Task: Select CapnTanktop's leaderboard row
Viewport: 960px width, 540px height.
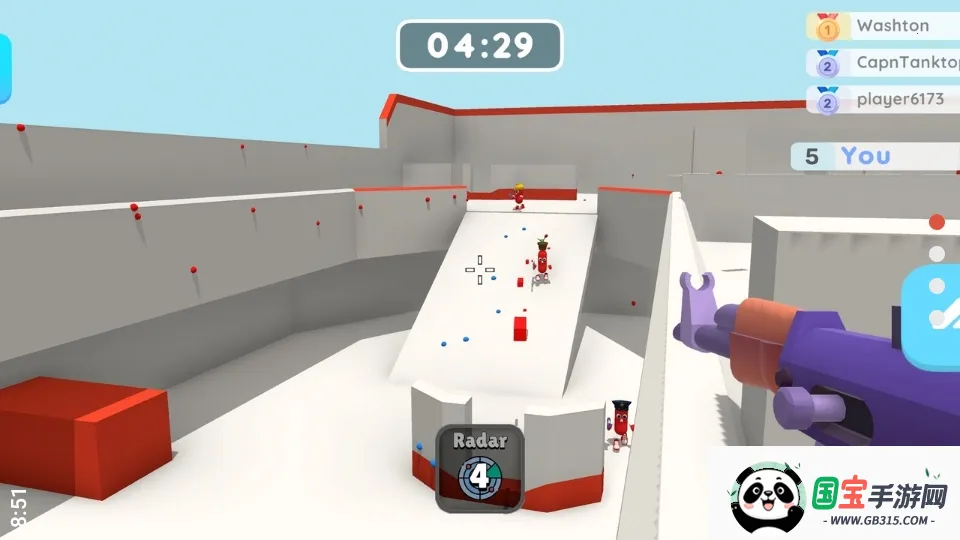Action: click(x=881, y=63)
